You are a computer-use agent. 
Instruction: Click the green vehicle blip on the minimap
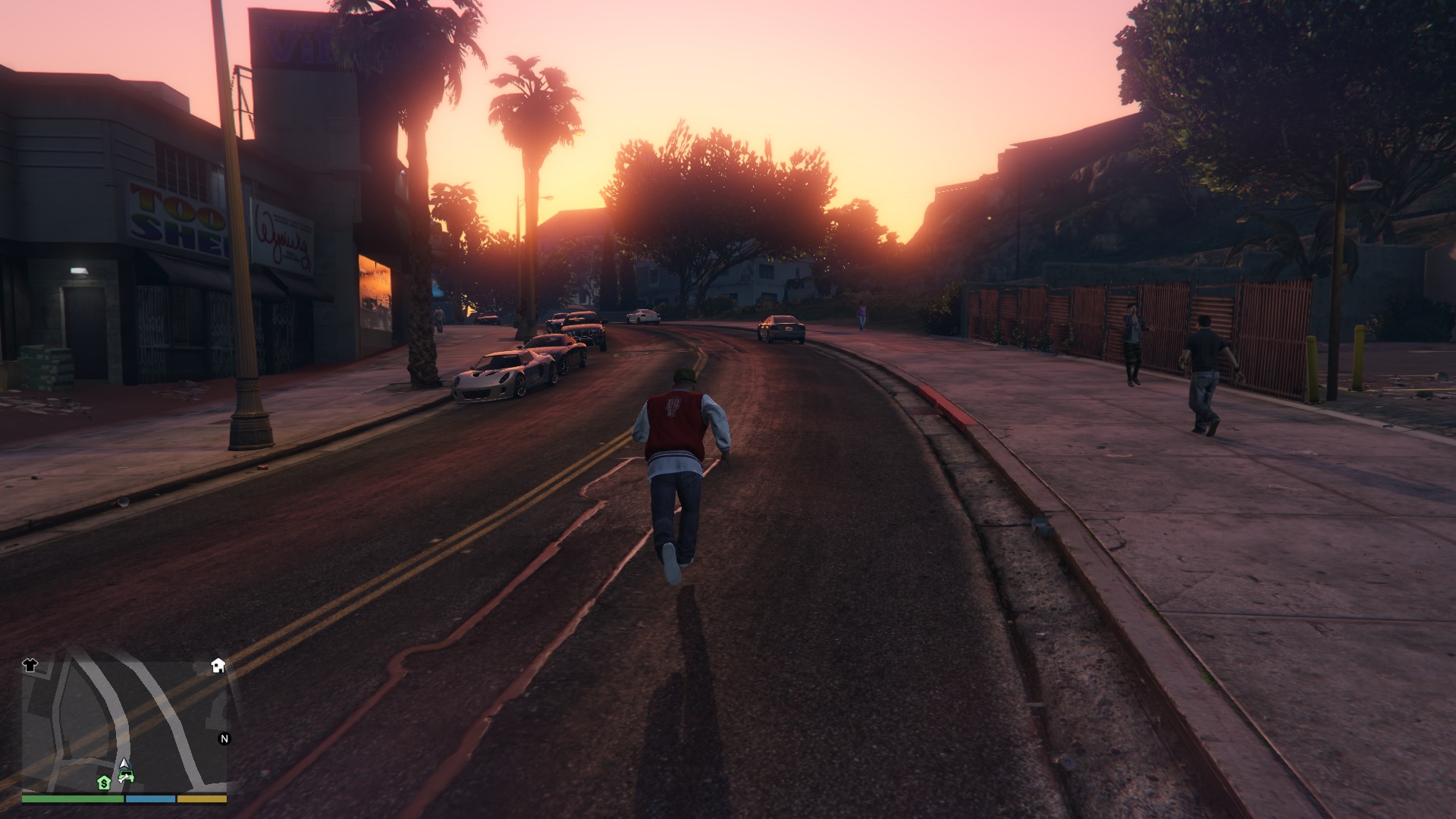[x=127, y=776]
